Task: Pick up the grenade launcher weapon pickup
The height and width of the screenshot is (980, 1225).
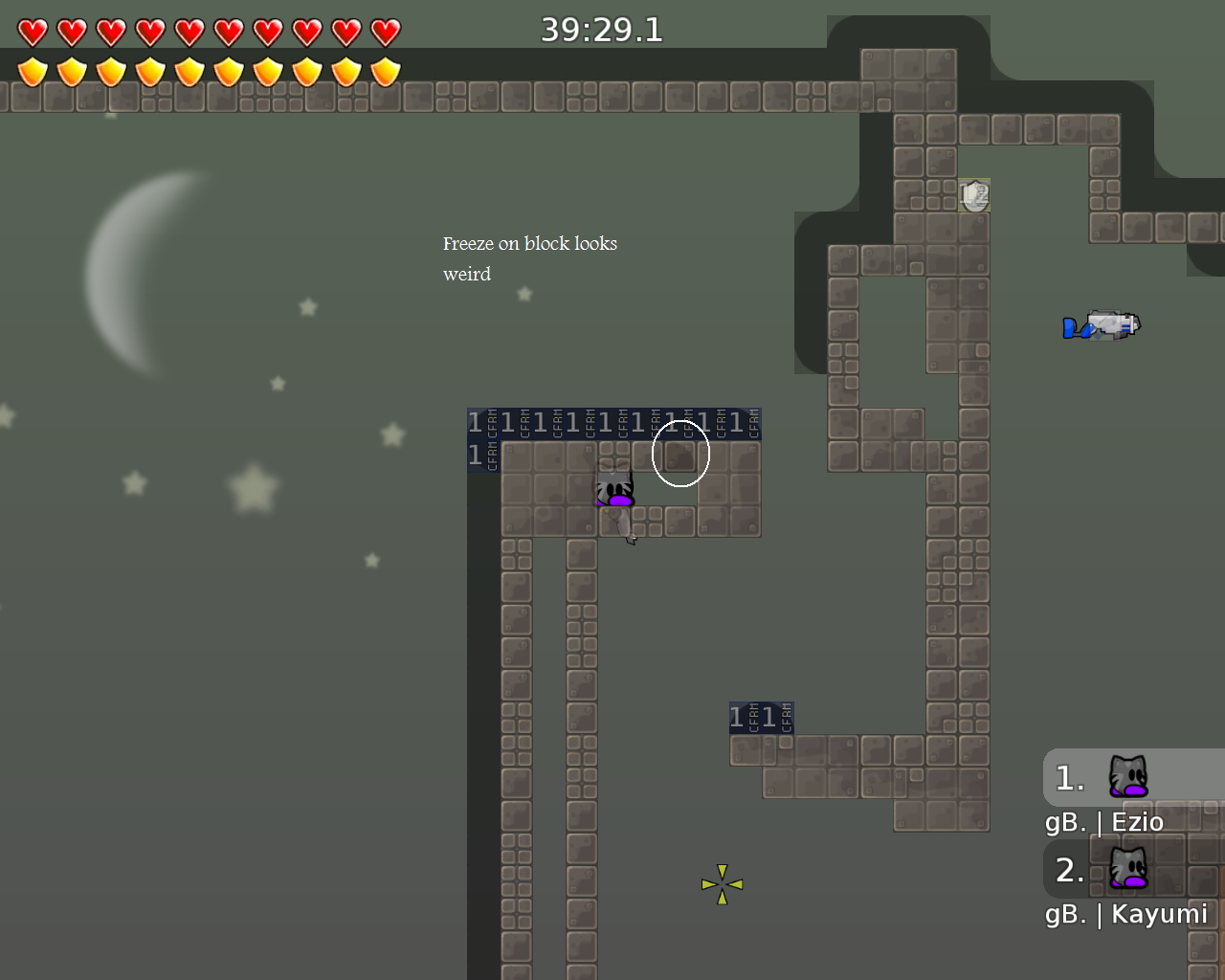Action: coord(1102,323)
